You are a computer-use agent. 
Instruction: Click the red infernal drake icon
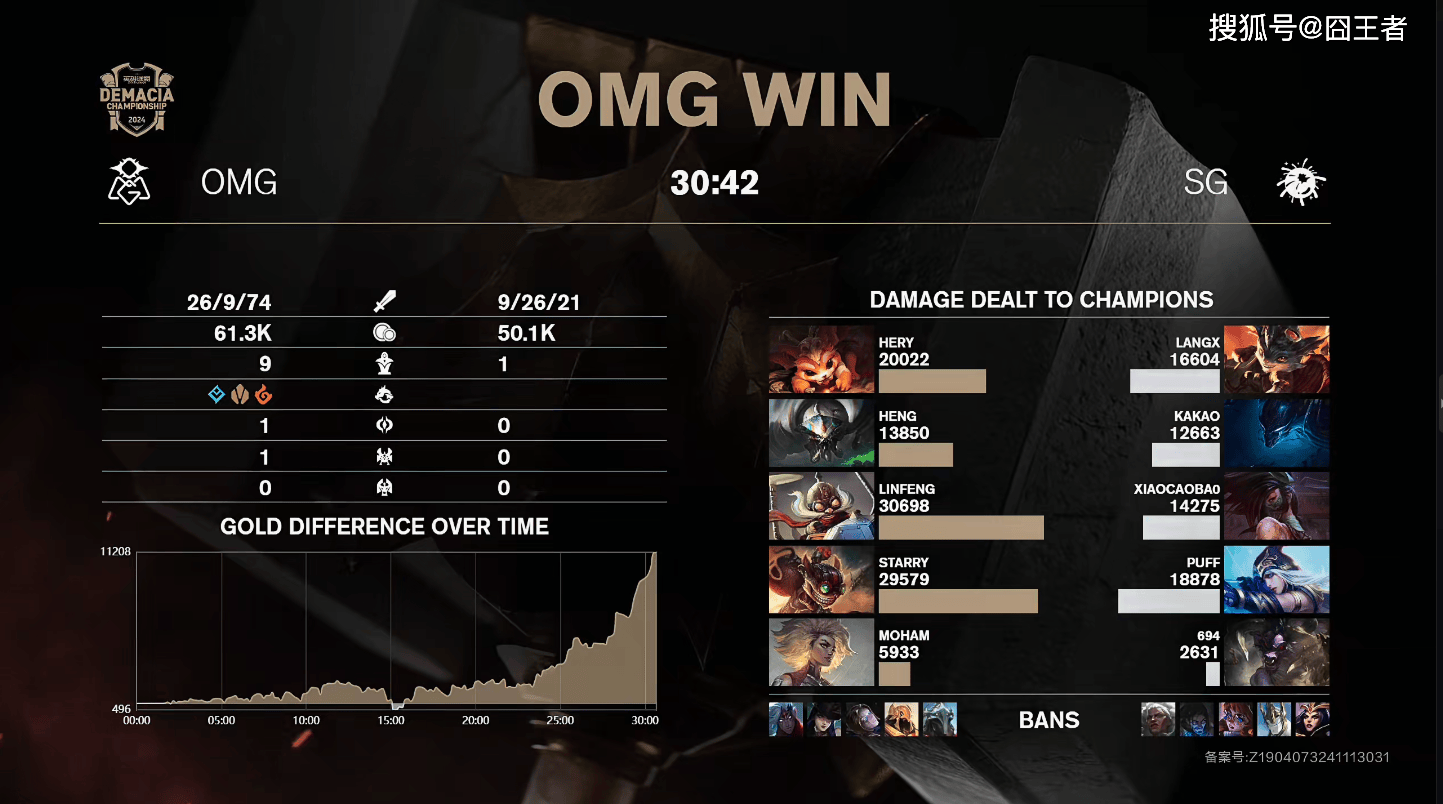coord(263,395)
